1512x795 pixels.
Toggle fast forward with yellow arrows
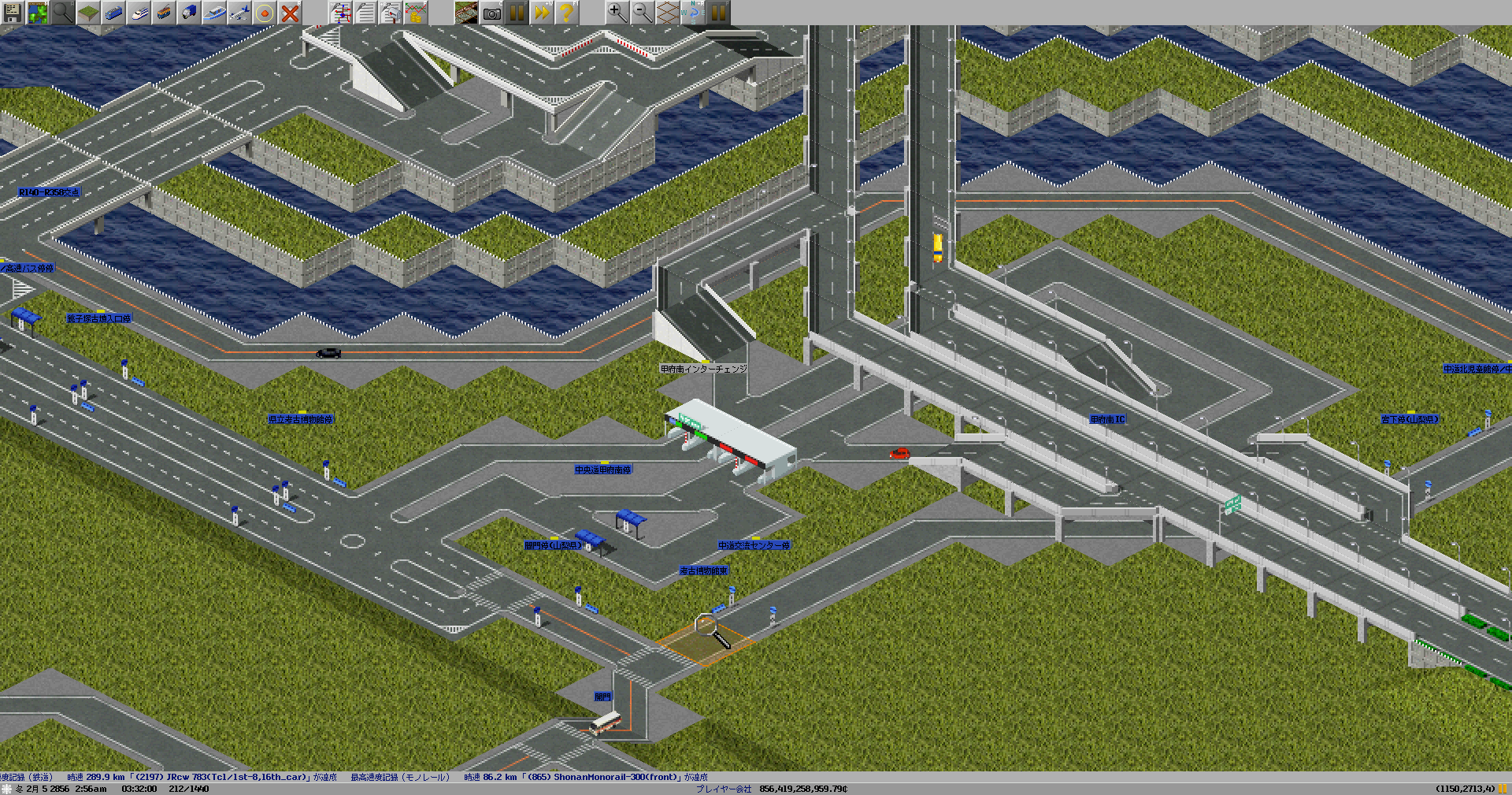pyautogui.click(x=542, y=13)
